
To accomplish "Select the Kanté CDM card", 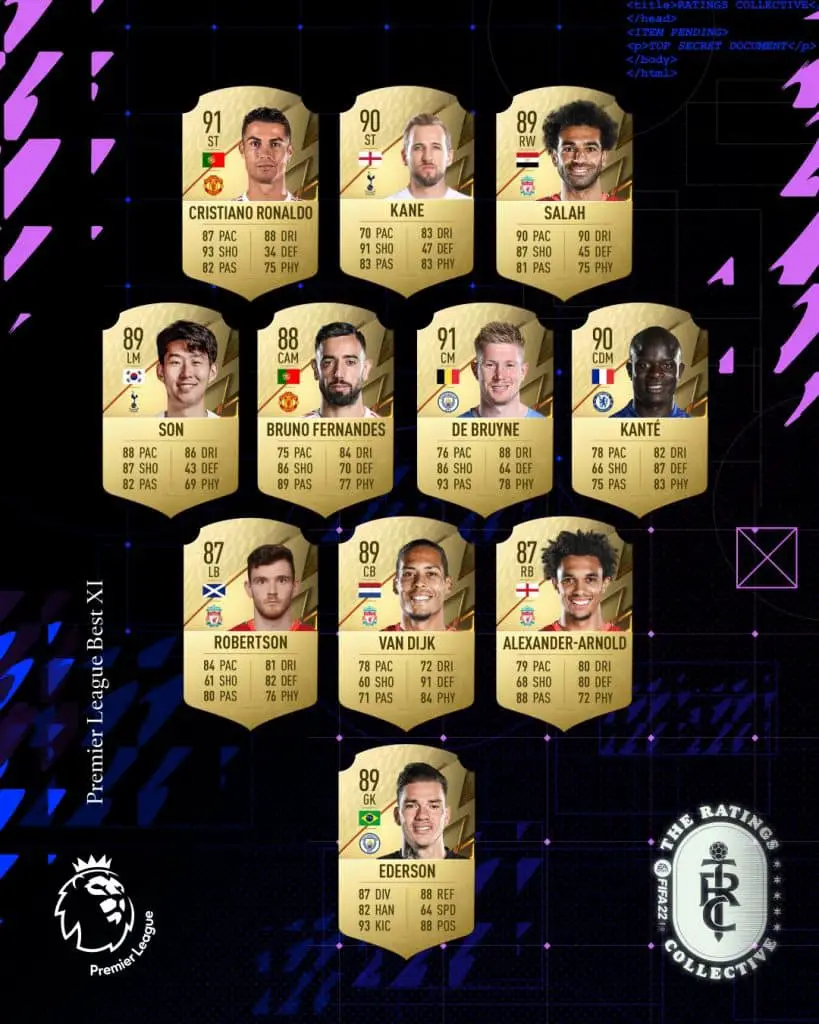I will (640, 408).
